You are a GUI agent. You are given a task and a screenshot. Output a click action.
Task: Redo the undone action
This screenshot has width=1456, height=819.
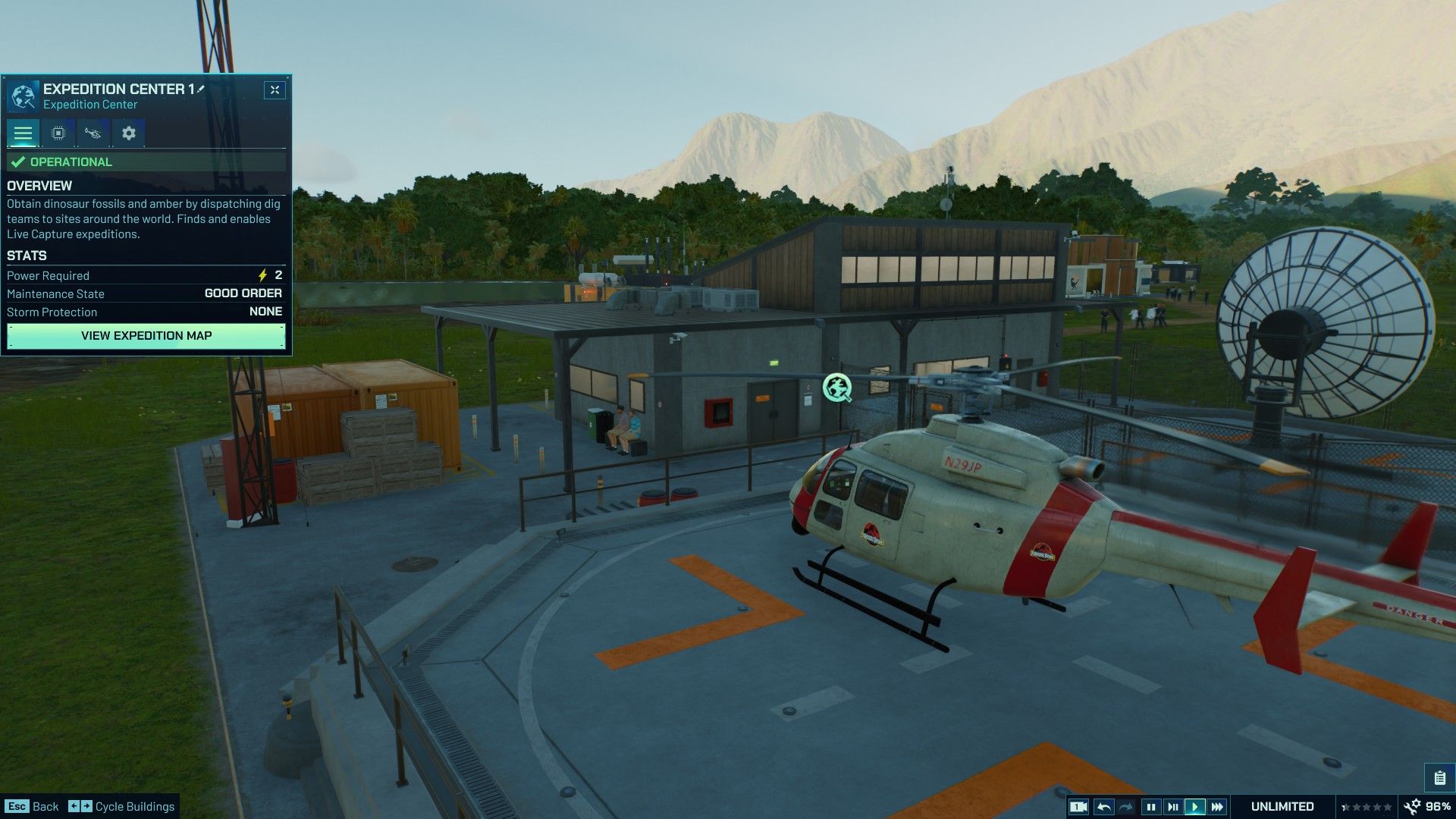[x=1126, y=807]
